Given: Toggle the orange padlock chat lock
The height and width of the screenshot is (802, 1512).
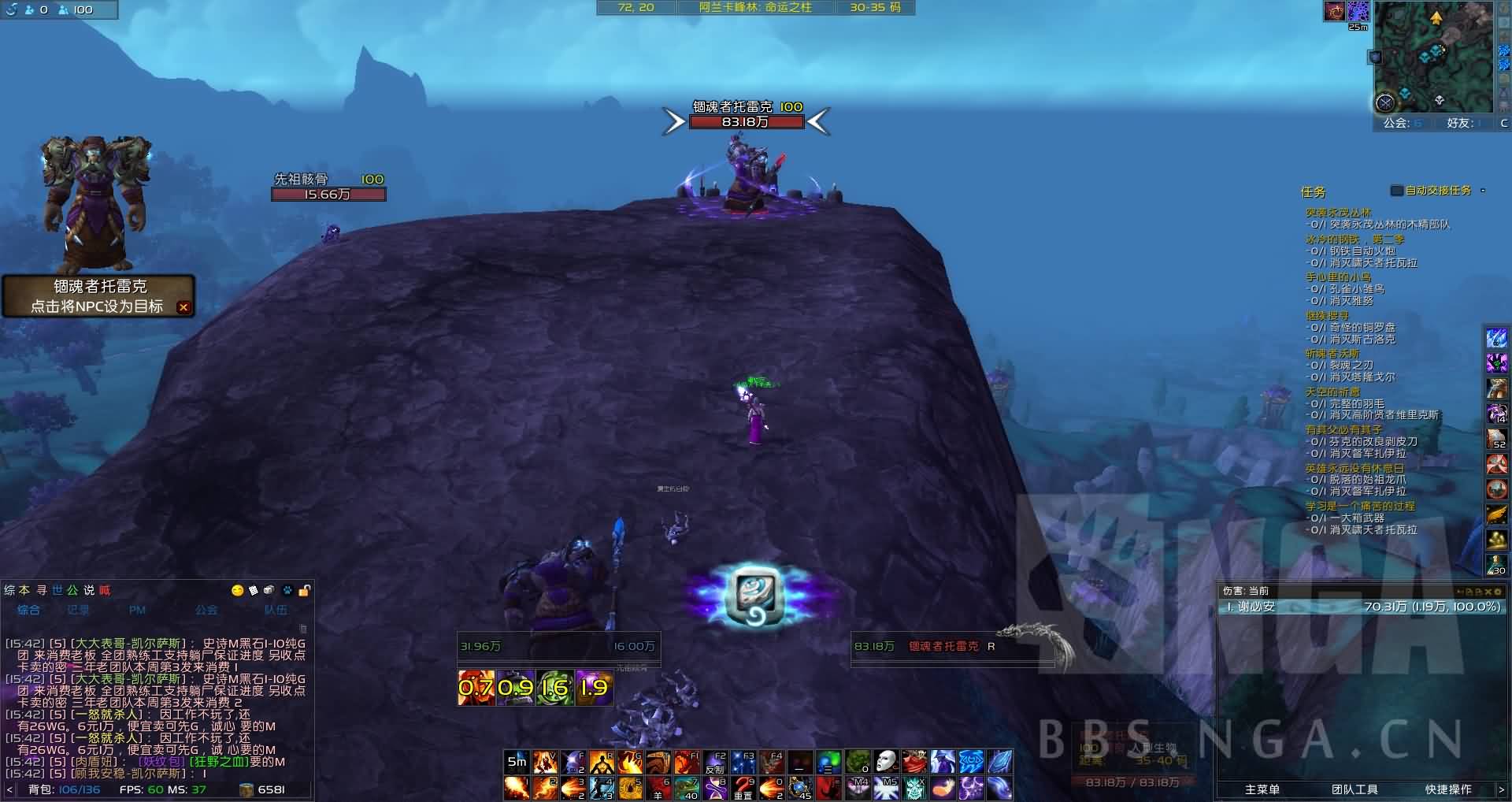Looking at the screenshot, I should tap(304, 590).
